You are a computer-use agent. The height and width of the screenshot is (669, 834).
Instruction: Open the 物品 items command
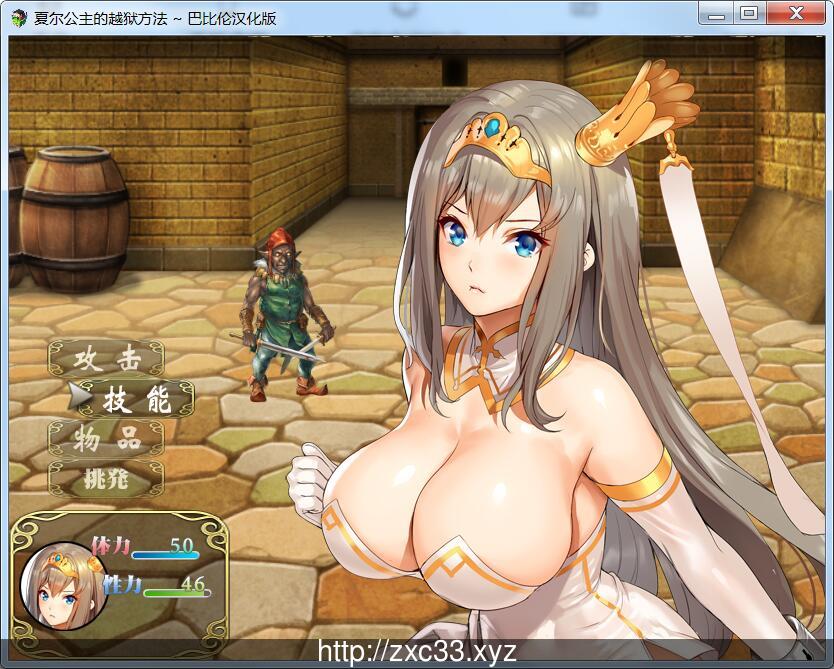pyautogui.click(x=105, y=439)
